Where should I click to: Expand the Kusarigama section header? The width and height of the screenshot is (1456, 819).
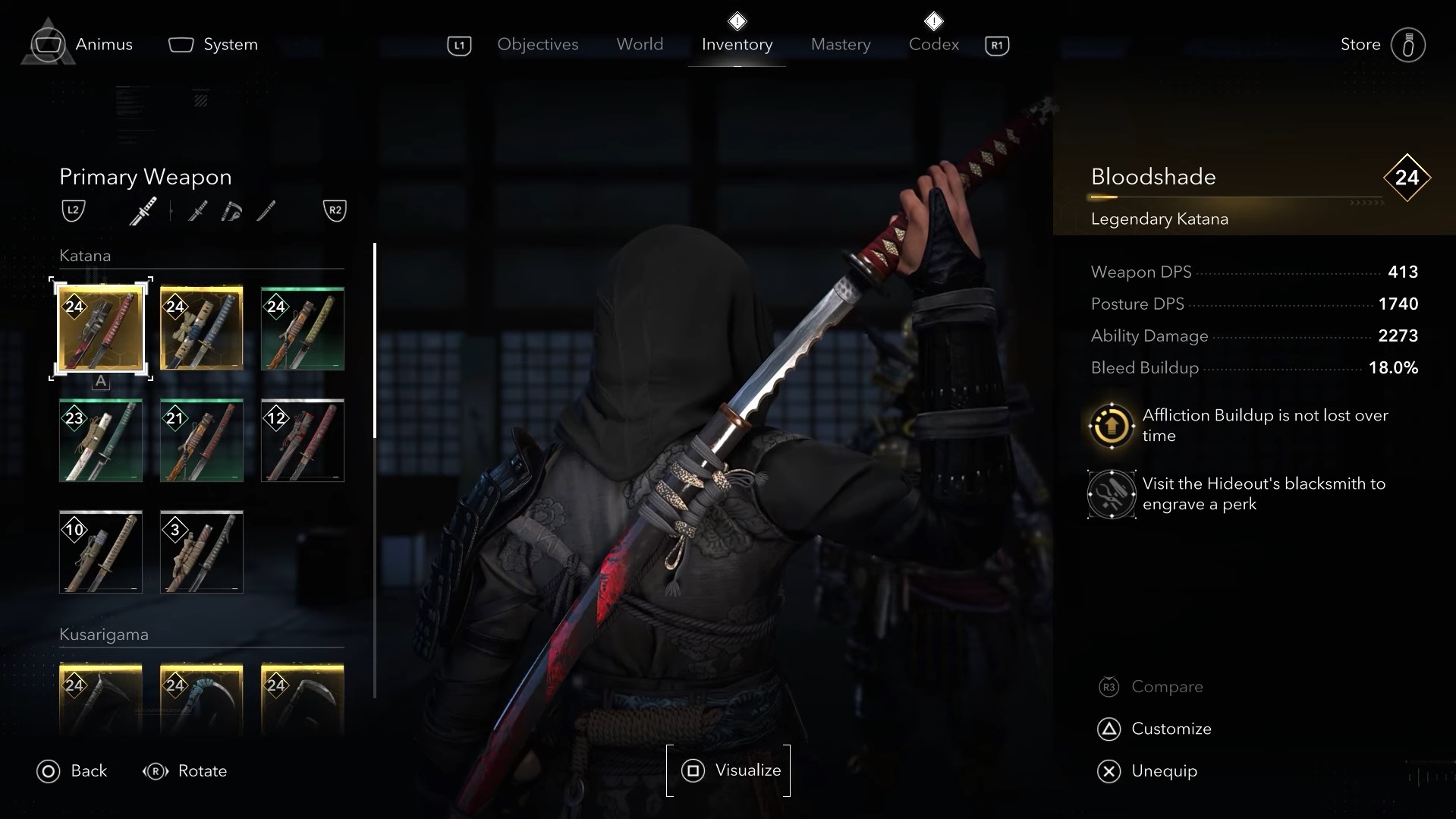104,634
